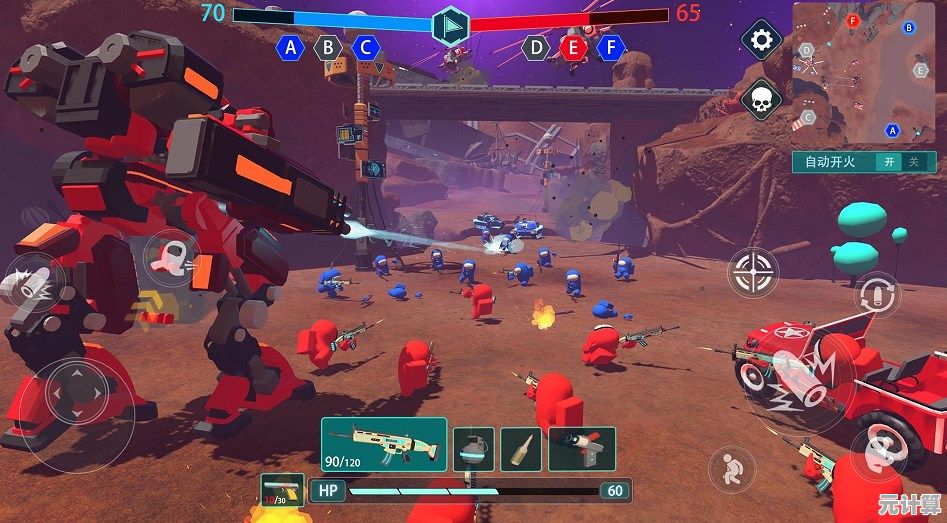The height and width of the screenshot is (523, 947).
Task: Select the assault rifle weapon slot
Action: pyautogui.click(x=383, y=444)
